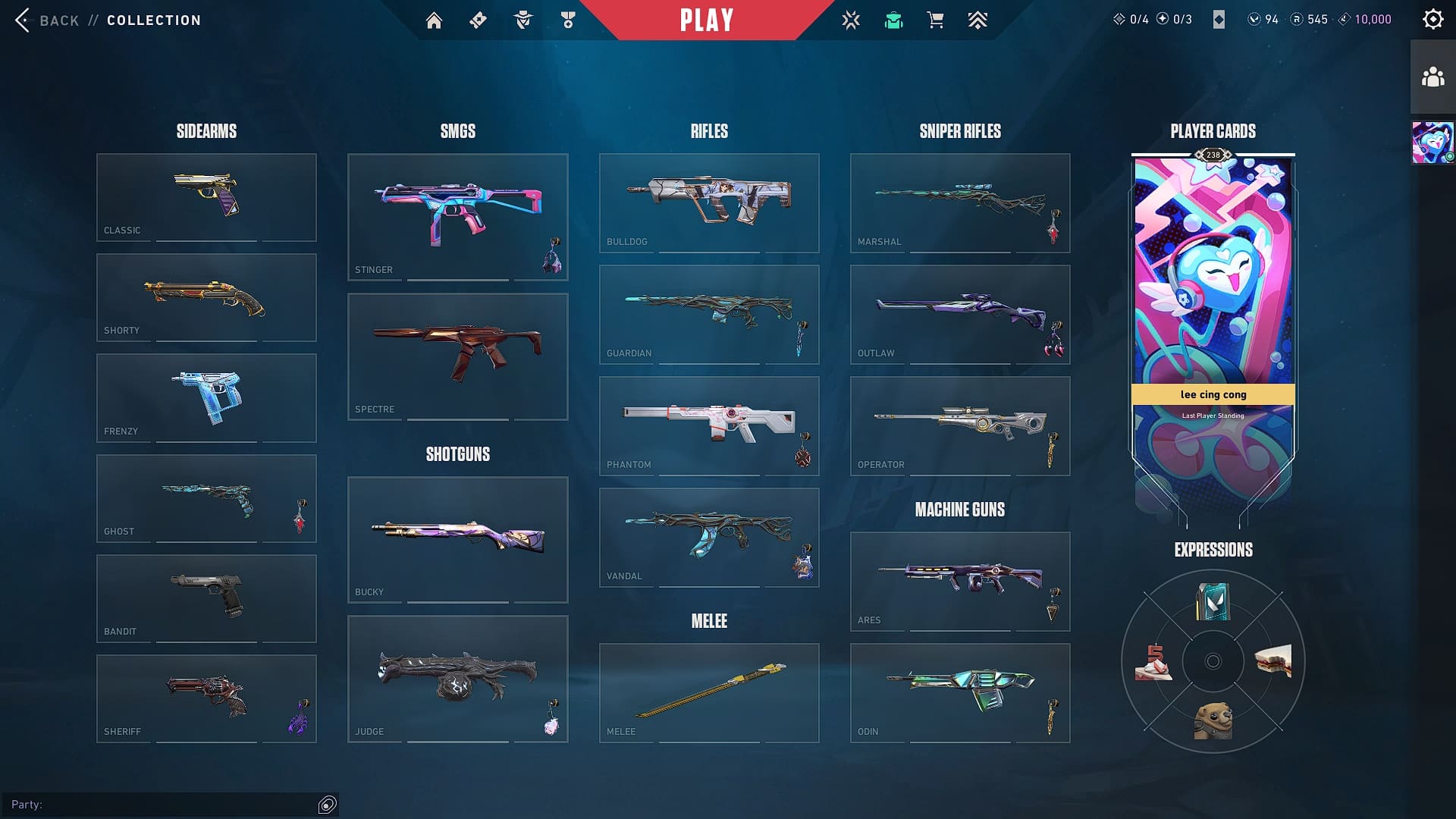
Task: Open the Home tab icon
Action: (x=434, y=20)
